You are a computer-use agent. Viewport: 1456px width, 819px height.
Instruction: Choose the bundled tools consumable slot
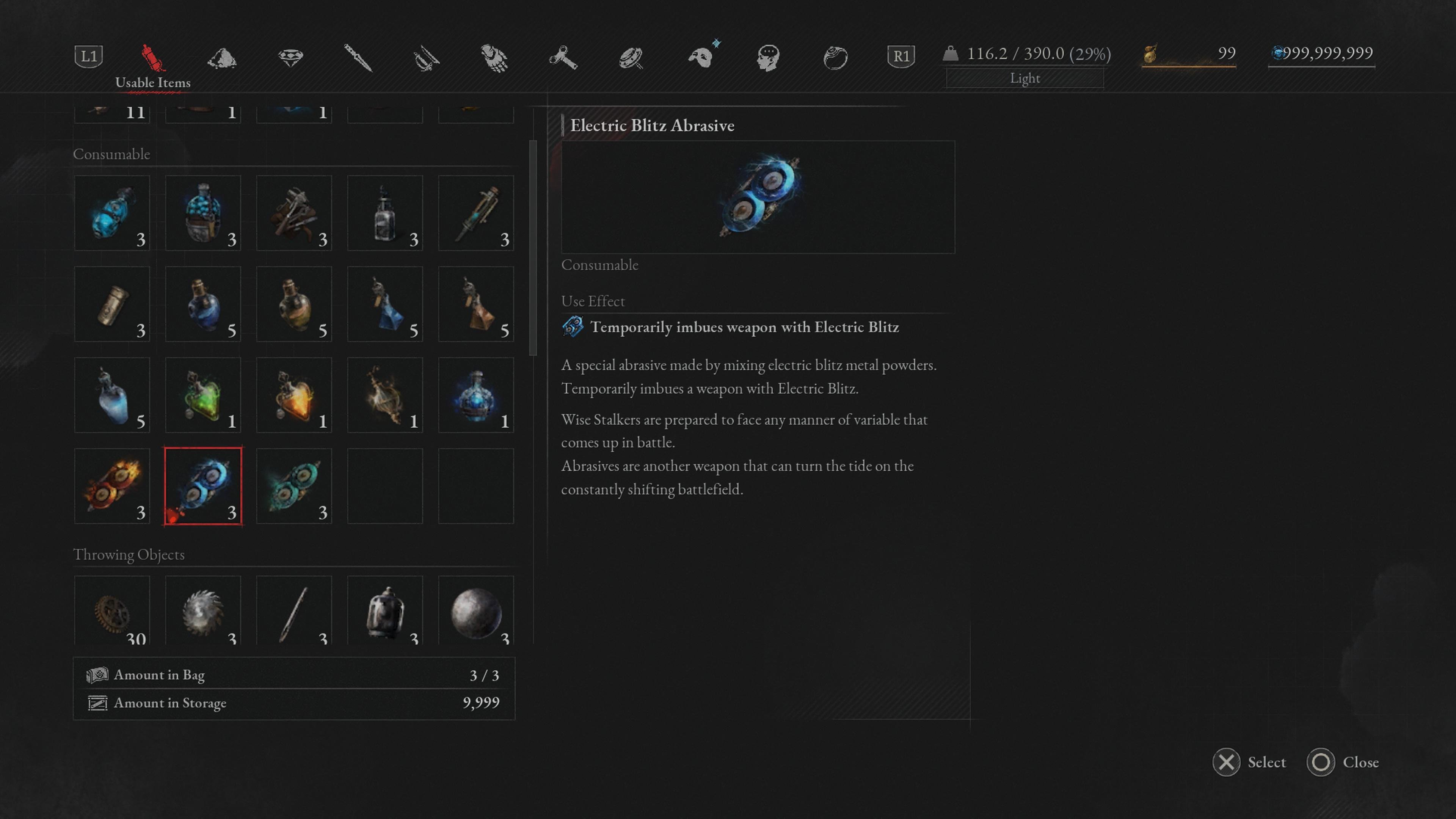[x=294, y=213]
